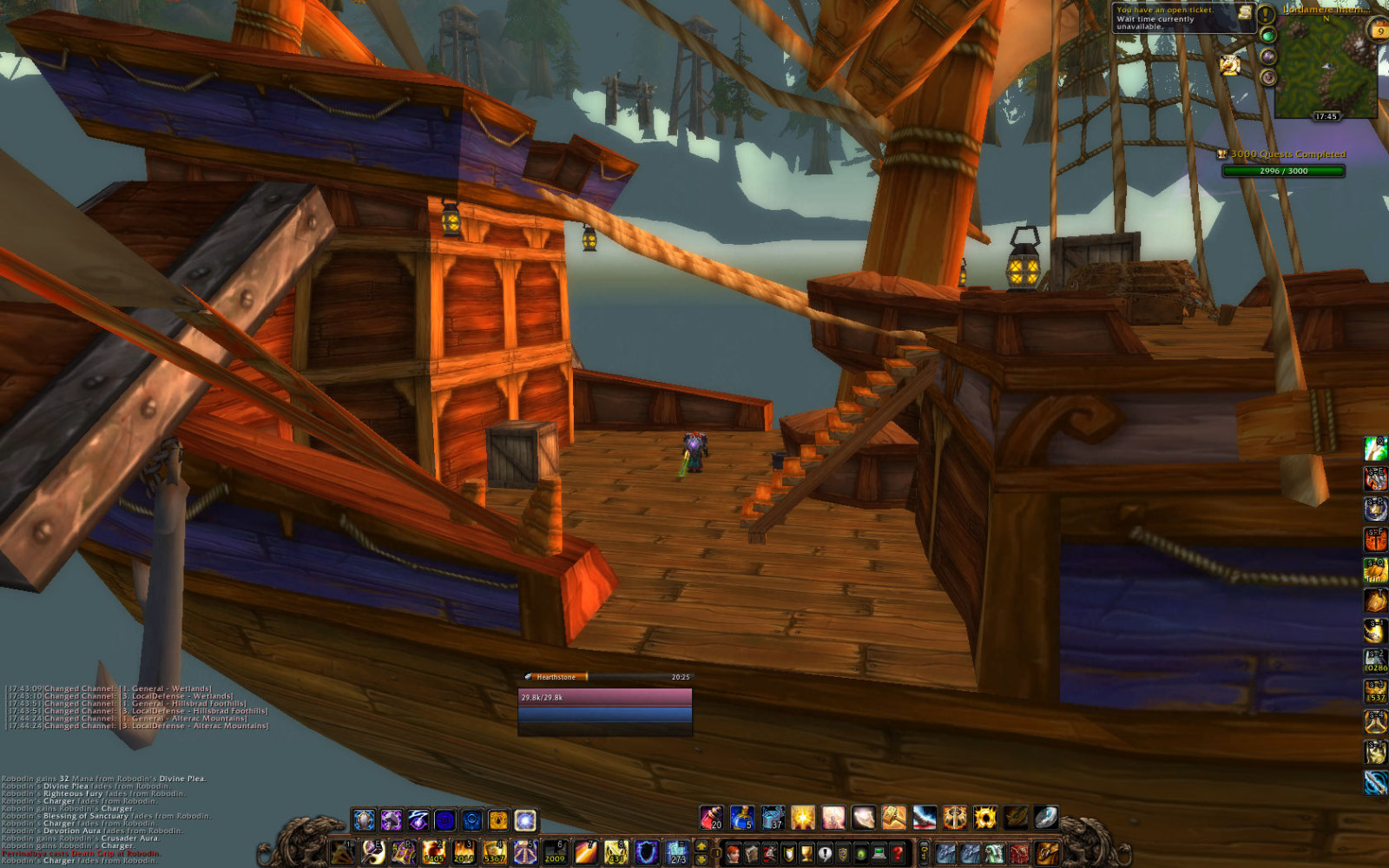Image resolution: width=1389 pixels, height=868 pixels.
Task: Open the calendar button showing 9
Action: pos(1378,30)
